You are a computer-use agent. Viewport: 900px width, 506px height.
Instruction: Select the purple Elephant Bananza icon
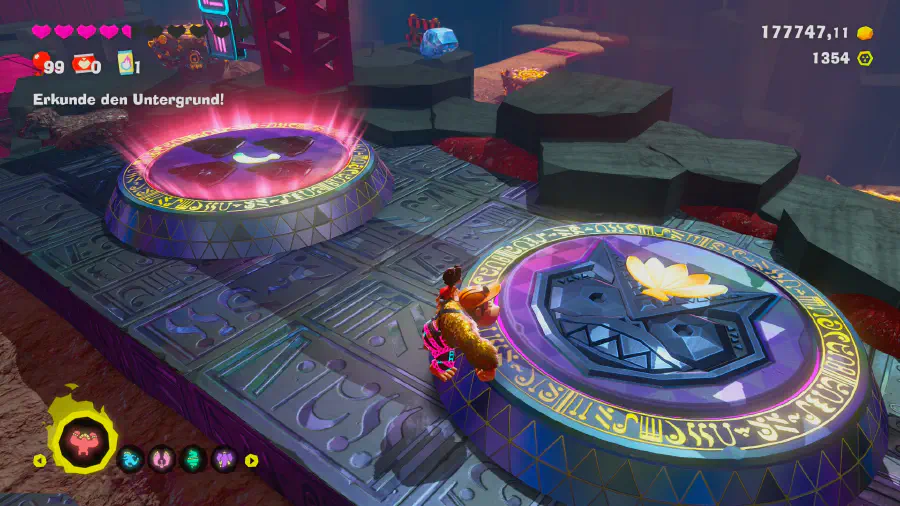coord(223,460)
